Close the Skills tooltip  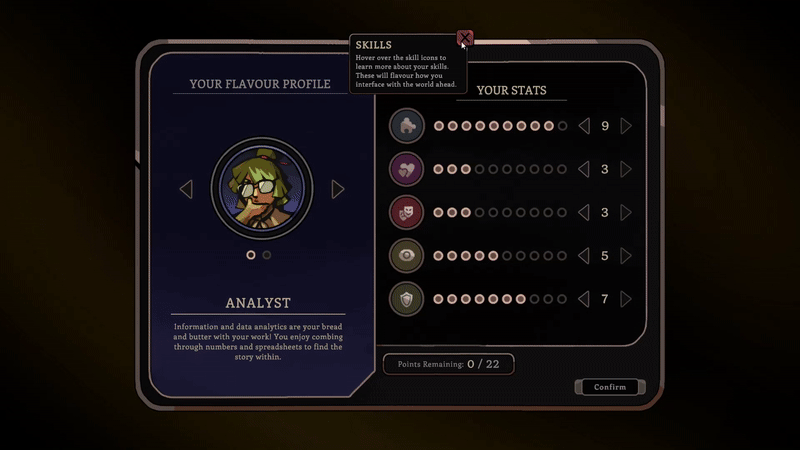click(465, 39)
